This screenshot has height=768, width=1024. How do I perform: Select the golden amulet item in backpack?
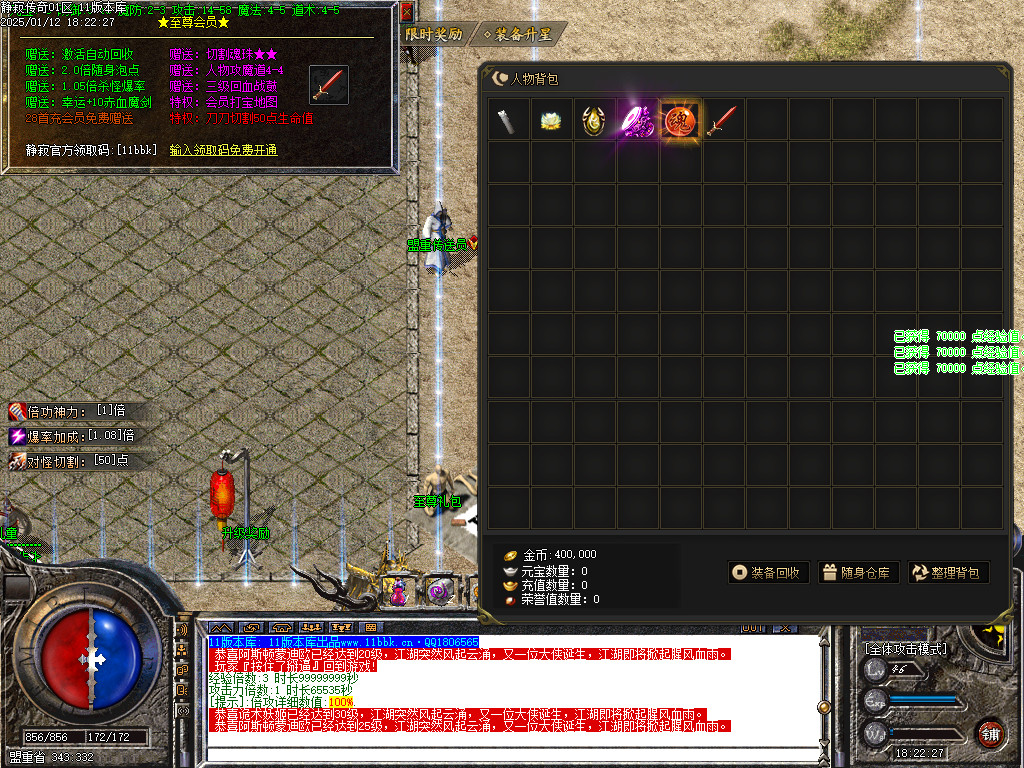pos(594,120)
